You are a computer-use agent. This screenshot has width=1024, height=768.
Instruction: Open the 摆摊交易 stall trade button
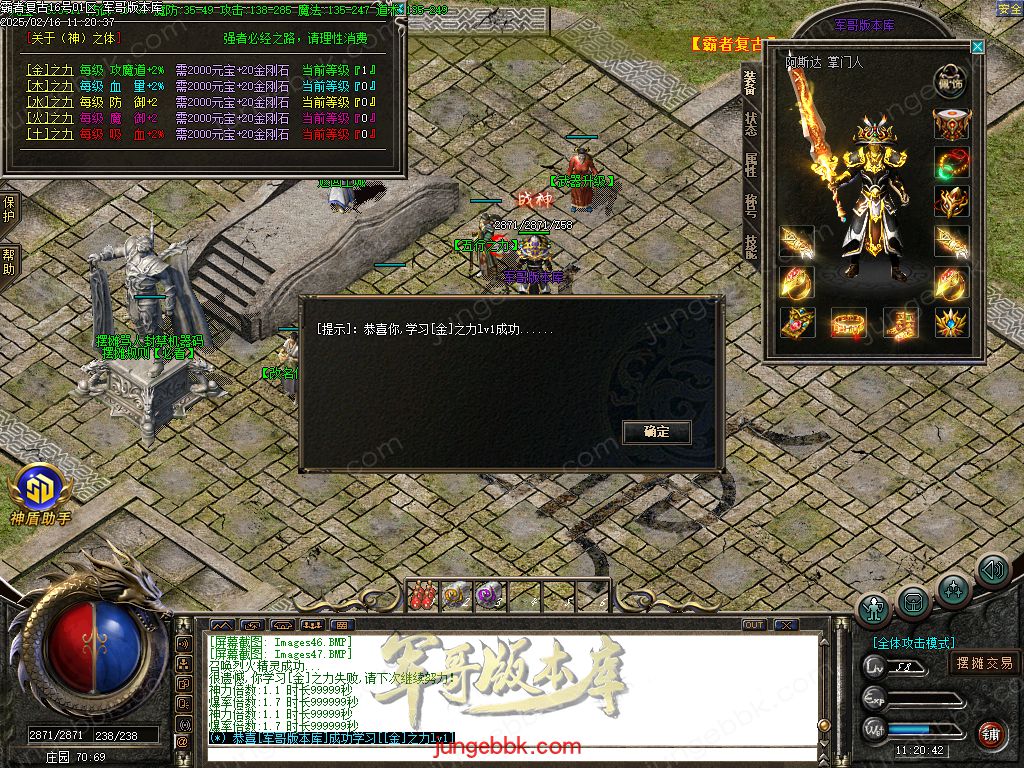(984, 663)
